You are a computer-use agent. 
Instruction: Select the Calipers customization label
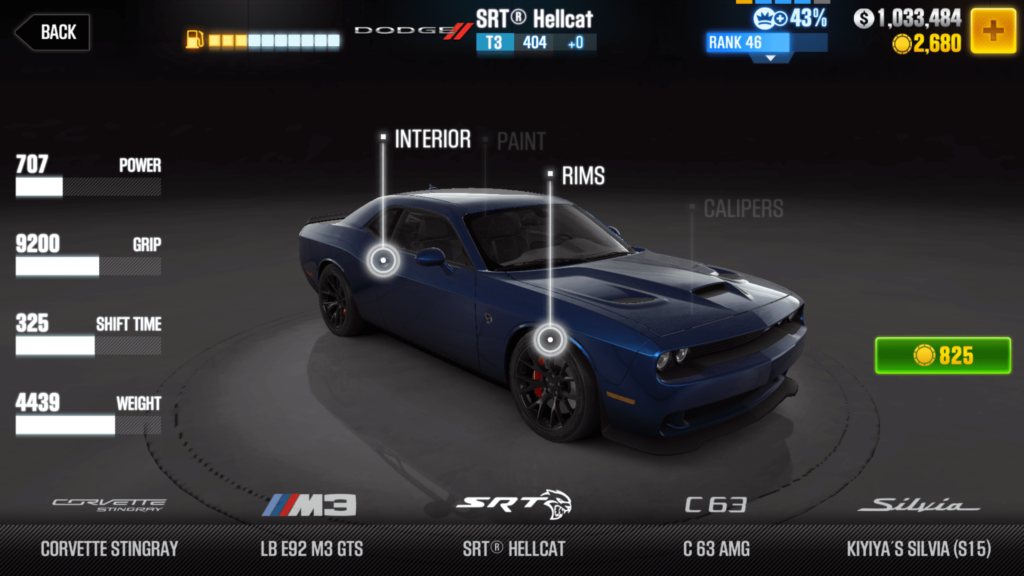[743, 209]
